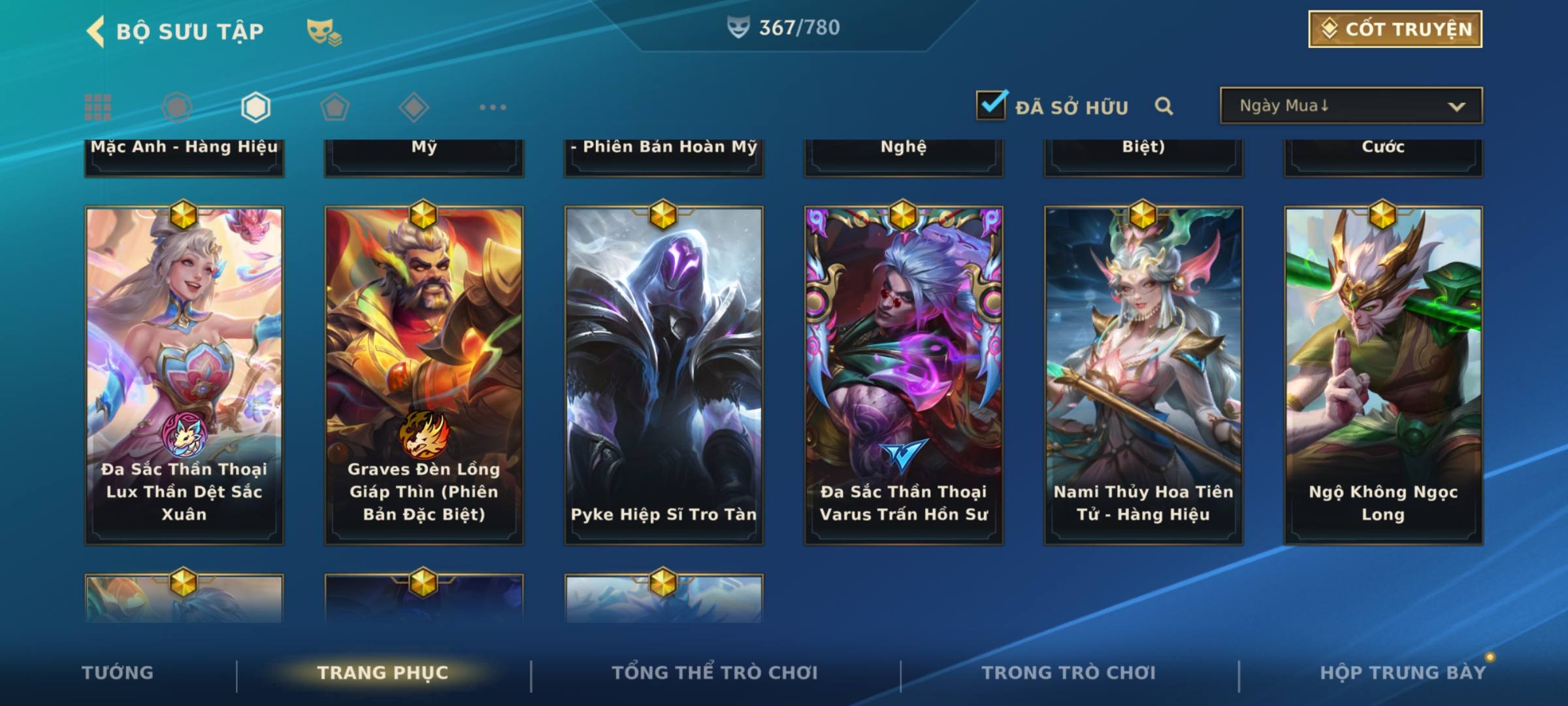
Task: Choose the diamond rarity filter
Action: point(414,107)
